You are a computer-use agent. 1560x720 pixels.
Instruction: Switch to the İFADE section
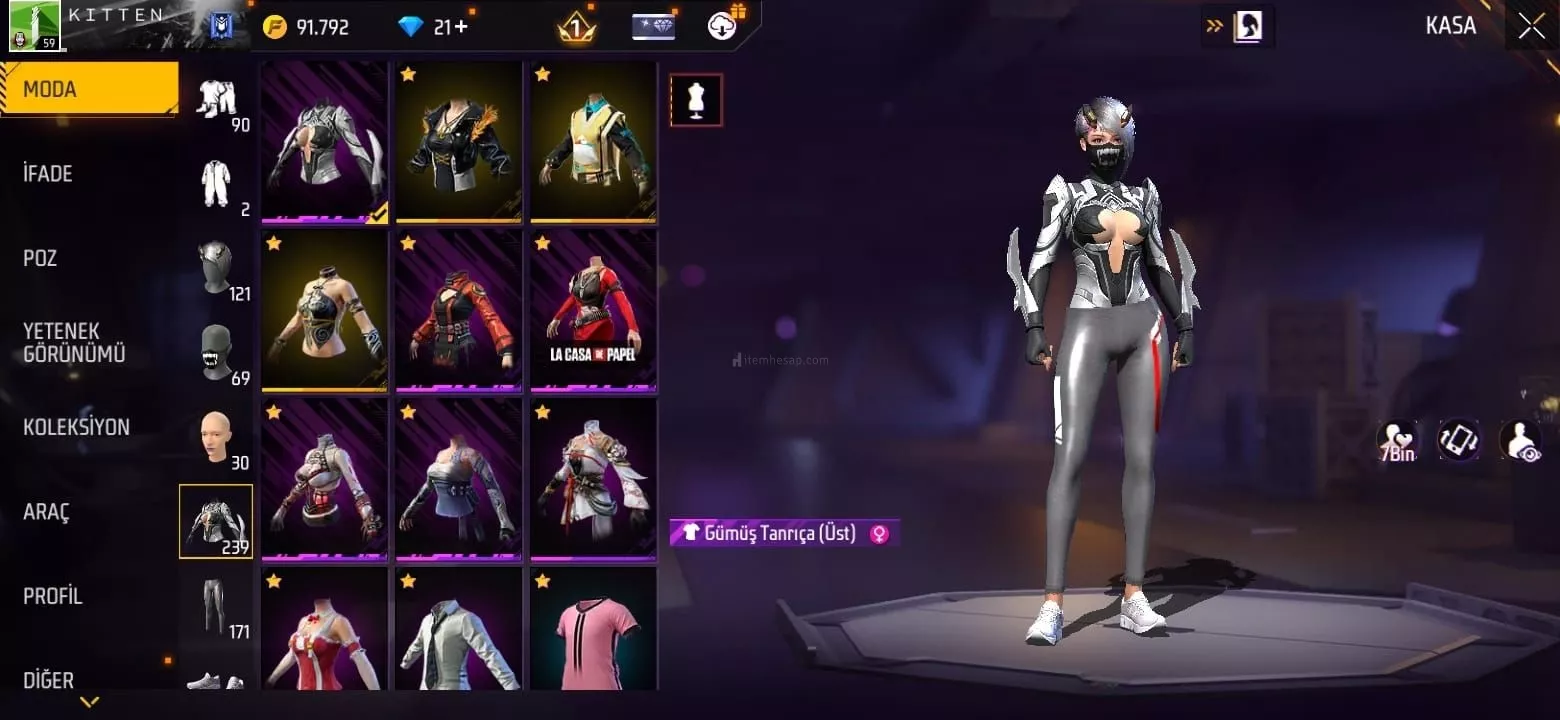tap(48, 174)
